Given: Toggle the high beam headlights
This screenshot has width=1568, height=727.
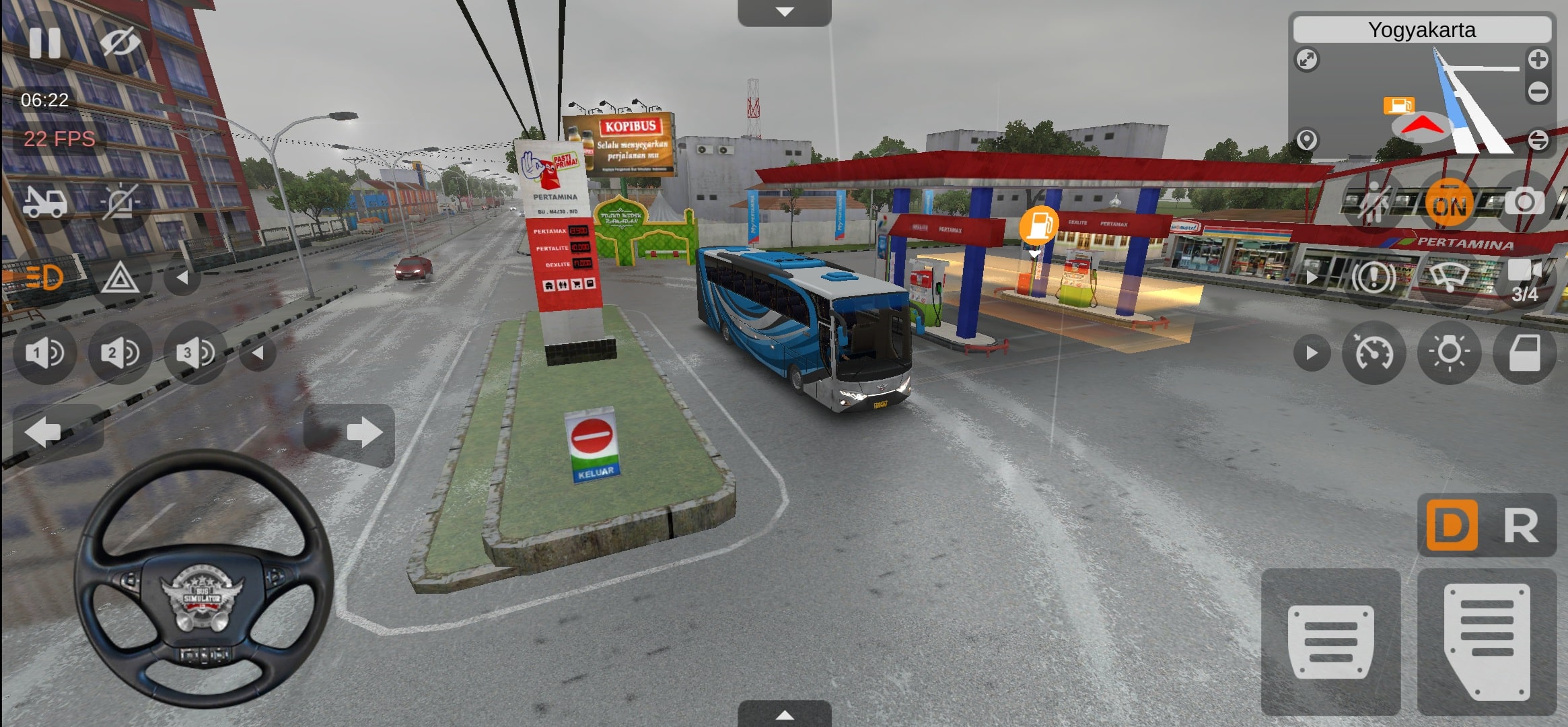Looking at the screenshot, I should [x=44, y=277].
